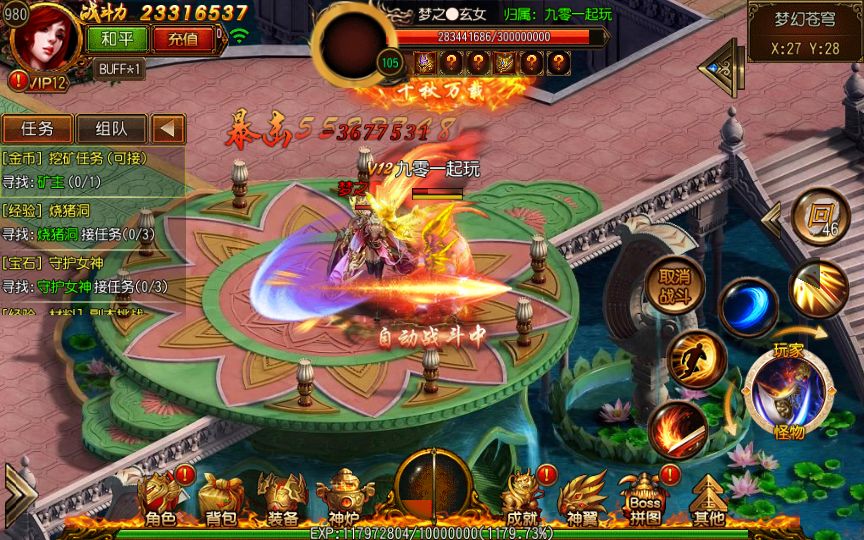Image resolution: width=864 pixels, height=540 pixels.
Task: Open the Boss 拼图 puzzle menu
Action: pos(645,499)
